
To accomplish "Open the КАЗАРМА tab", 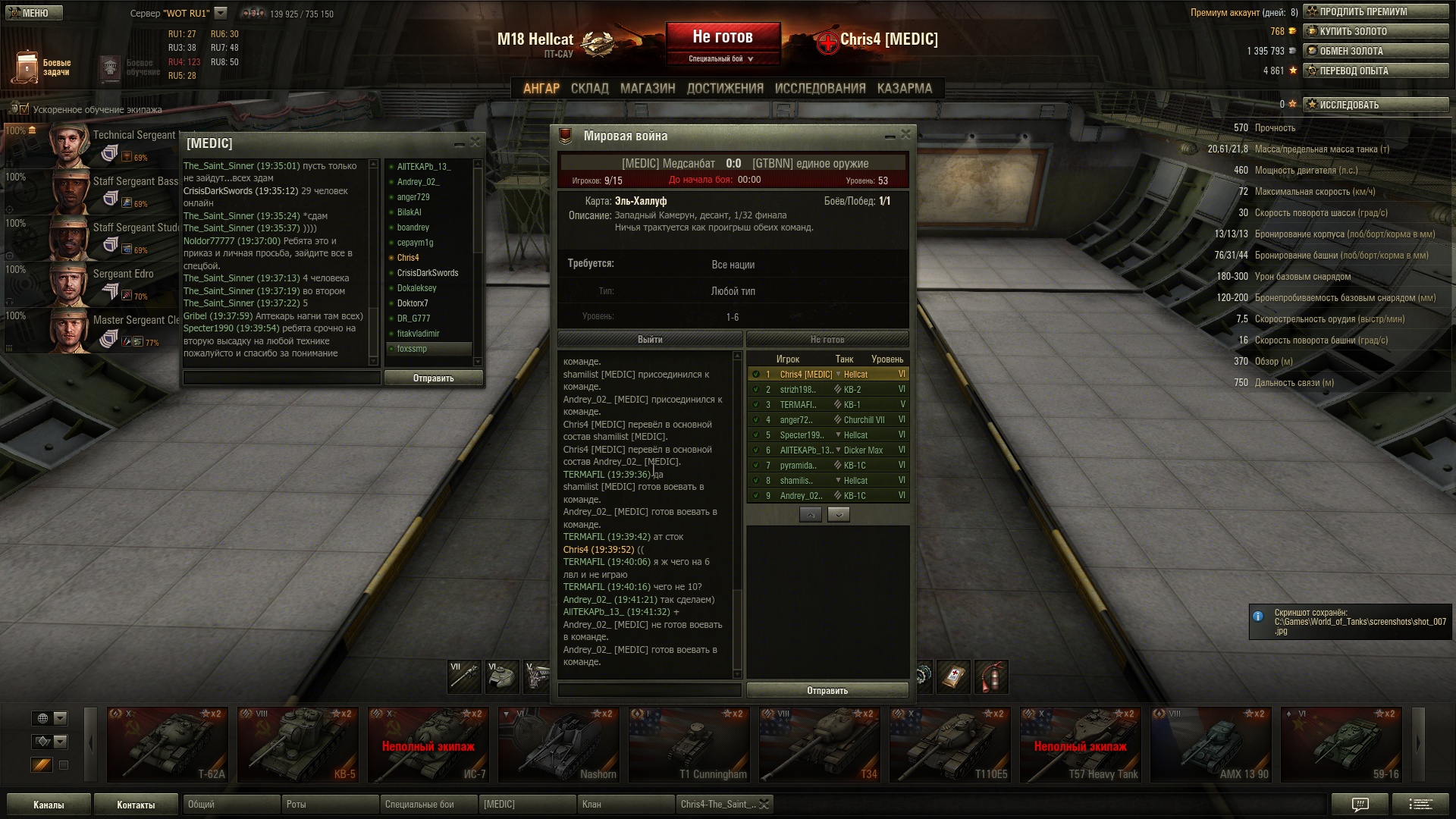I will [904, 89].
